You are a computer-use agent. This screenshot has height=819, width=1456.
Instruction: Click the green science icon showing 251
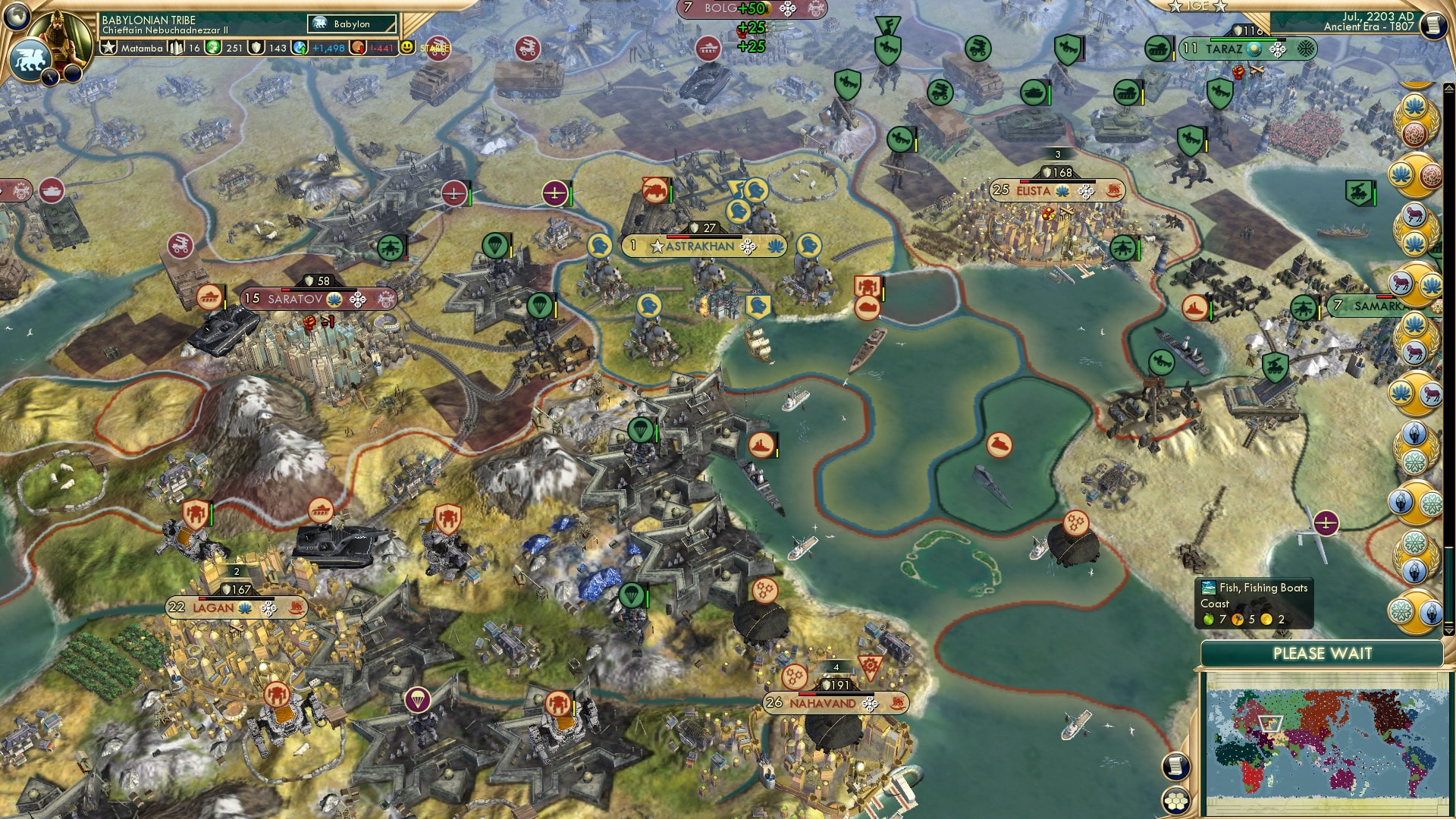215,47
